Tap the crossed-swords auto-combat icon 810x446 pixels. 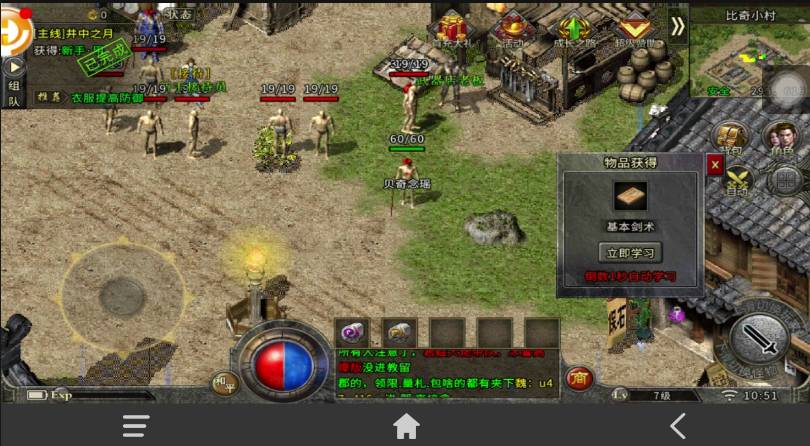[x=737, y=181]
